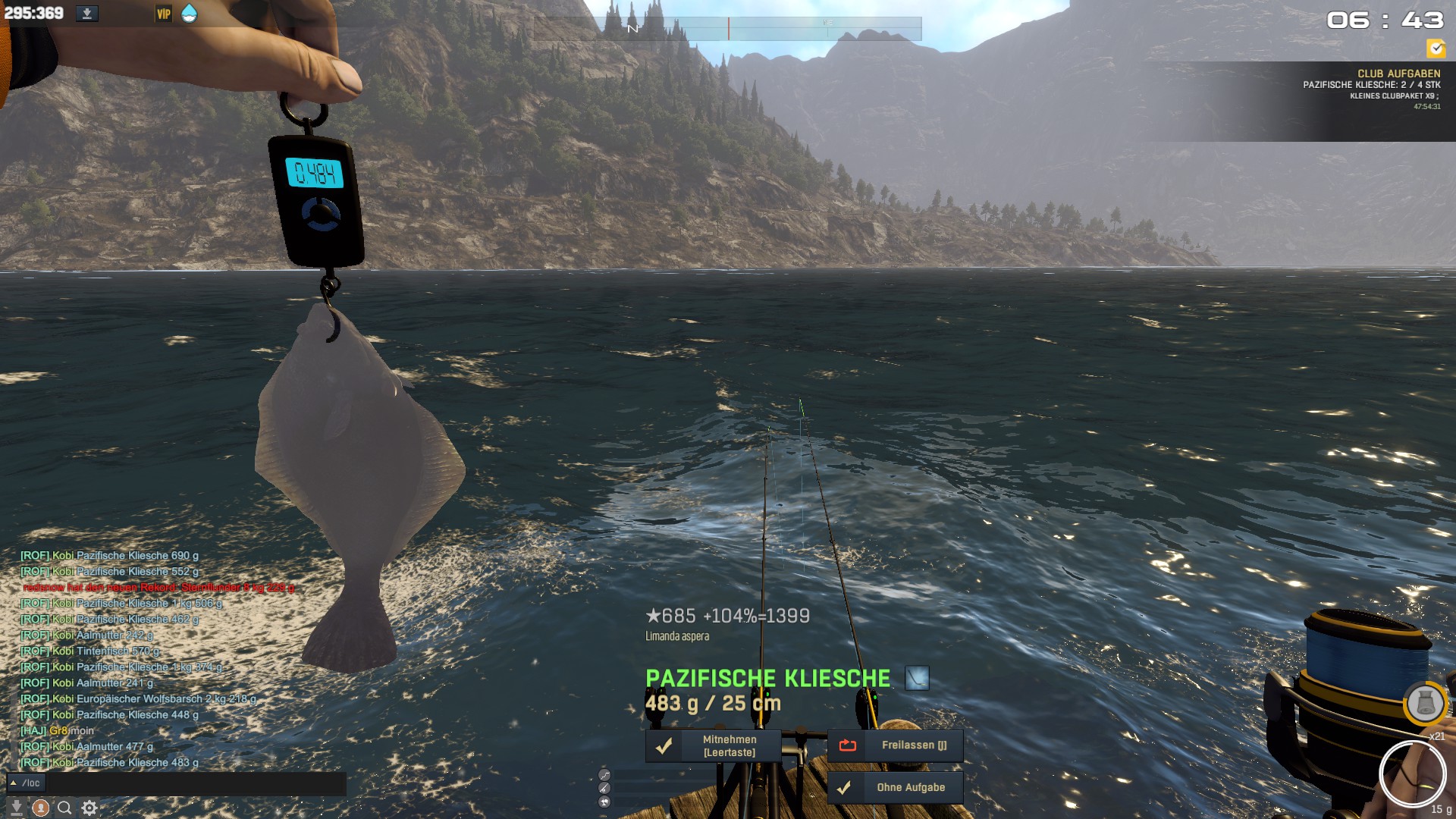Click the yellow checkmark task icon

coord(1436,49)
